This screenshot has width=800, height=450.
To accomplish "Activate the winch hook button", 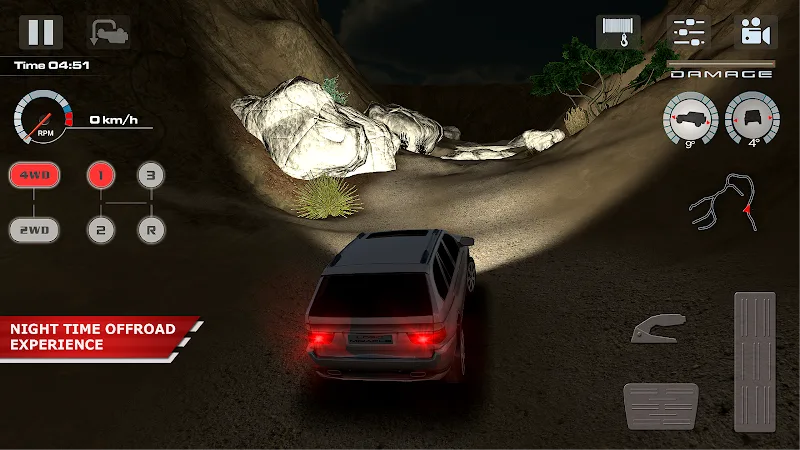I will (618, 32).
